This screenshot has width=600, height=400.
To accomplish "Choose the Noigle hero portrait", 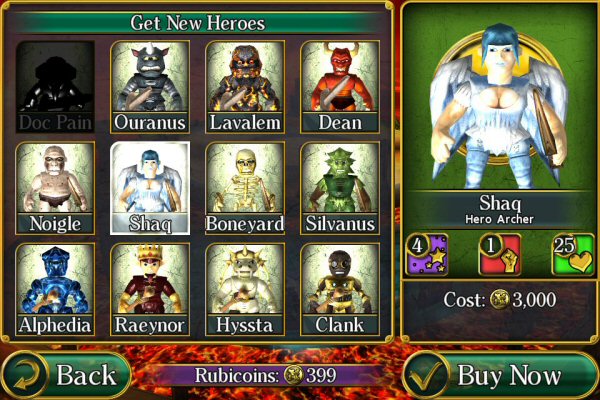I will coord(55,188).
